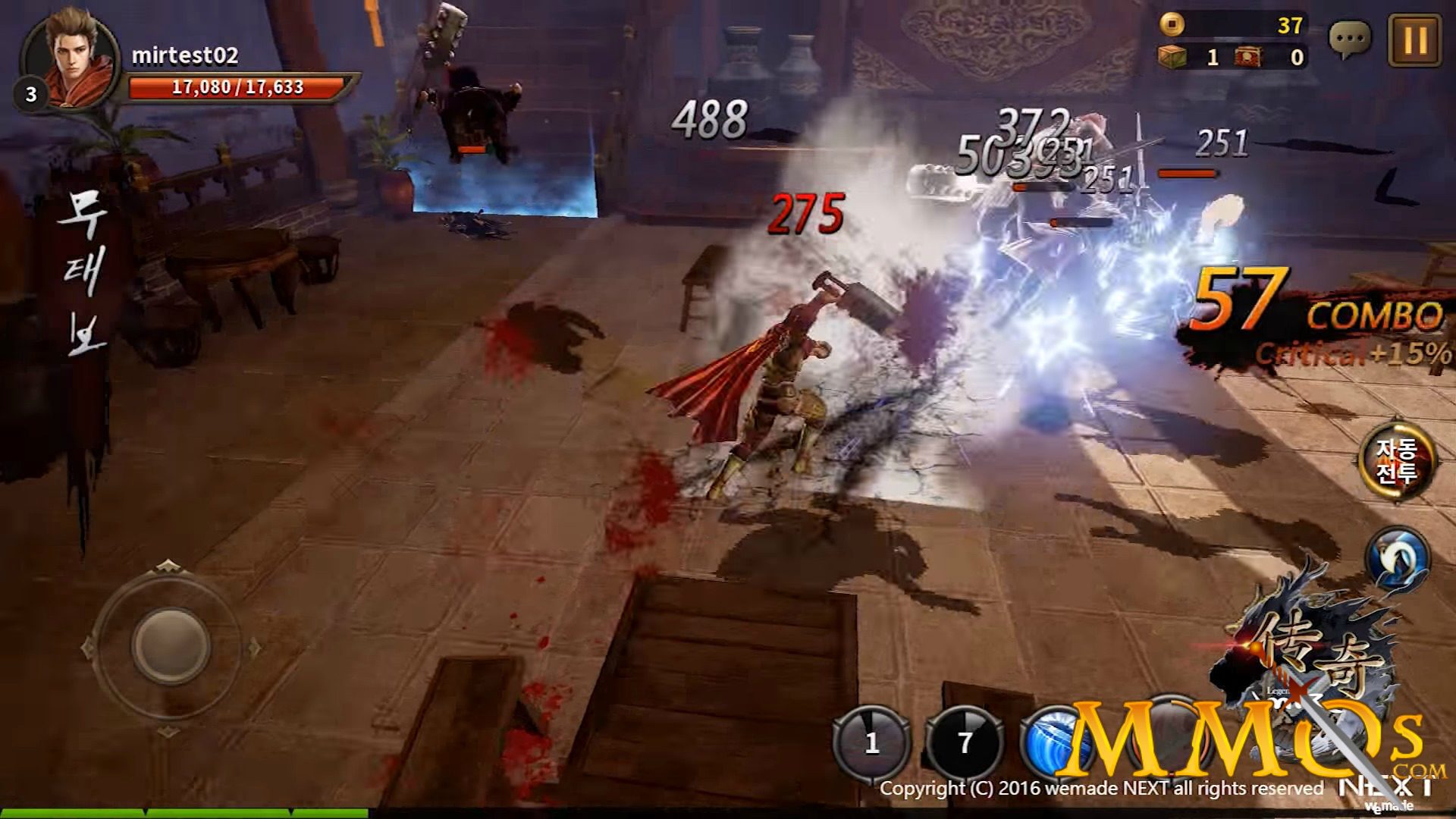Screen dimensions: 1456x819
Task: Use the skill on 1-second cooldown
Action: [872, 742]
